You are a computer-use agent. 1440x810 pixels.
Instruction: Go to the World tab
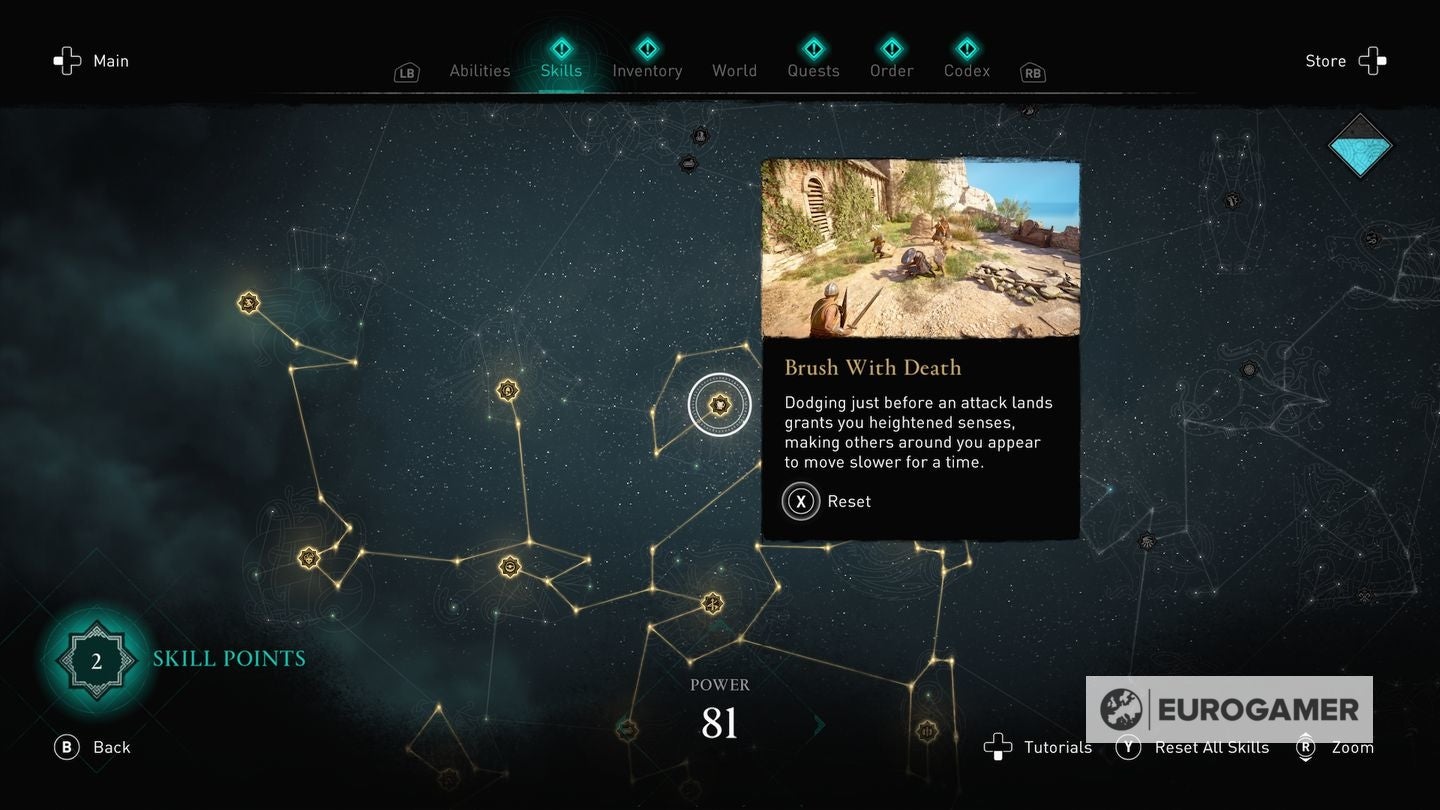point(734,71)
